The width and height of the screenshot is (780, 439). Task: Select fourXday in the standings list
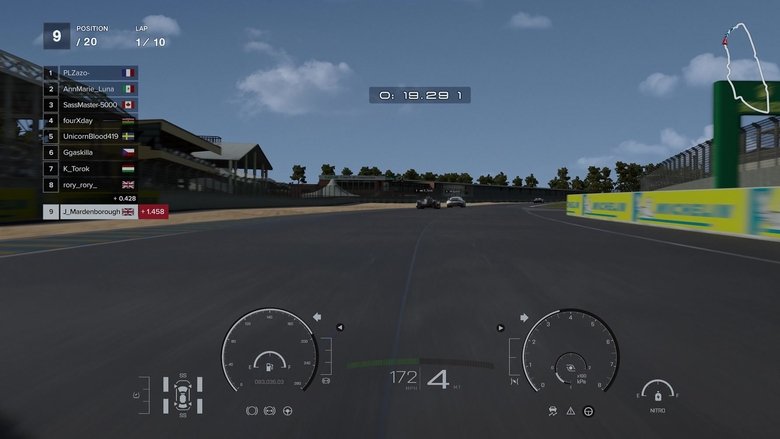pos(90,120)
